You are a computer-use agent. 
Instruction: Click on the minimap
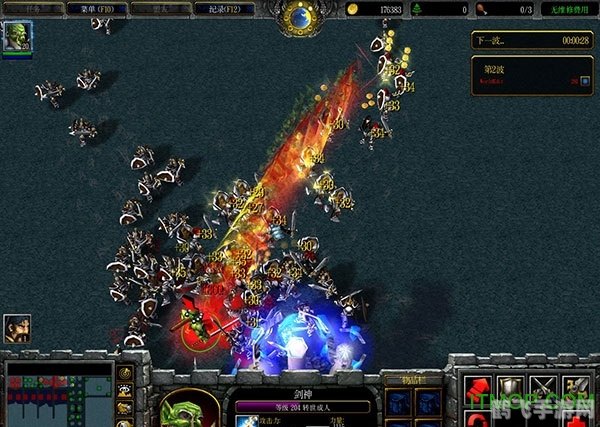(x=59, y=394)
